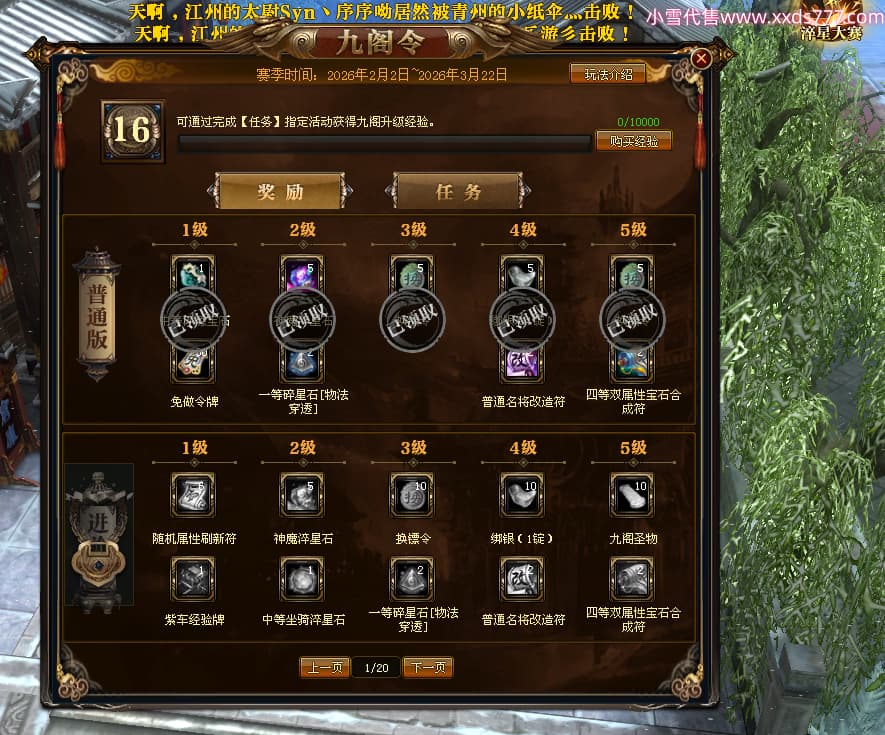Viewport: 885px width, 735px height.
Task: Close the 九阁令 window
Action: (x=701, y=58)
